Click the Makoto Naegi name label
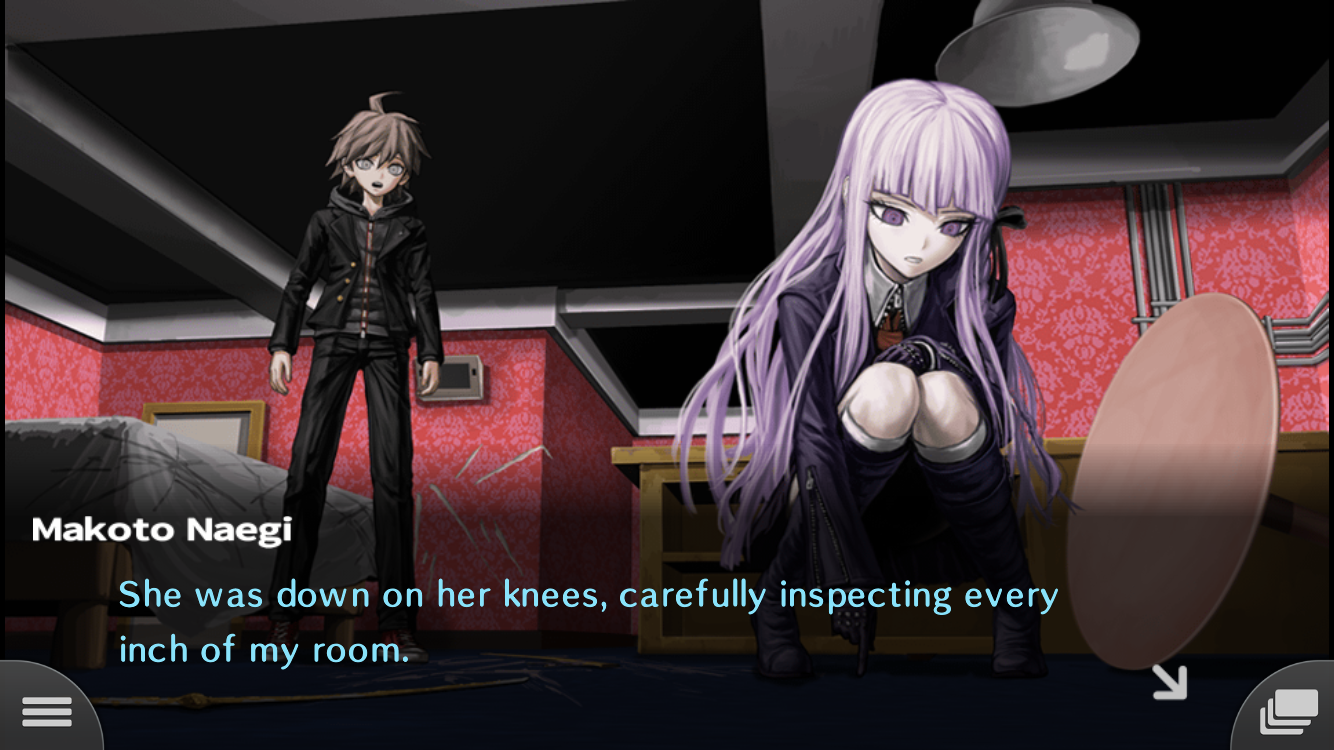This screenshot has height=750, width=1334. (160, 529)
